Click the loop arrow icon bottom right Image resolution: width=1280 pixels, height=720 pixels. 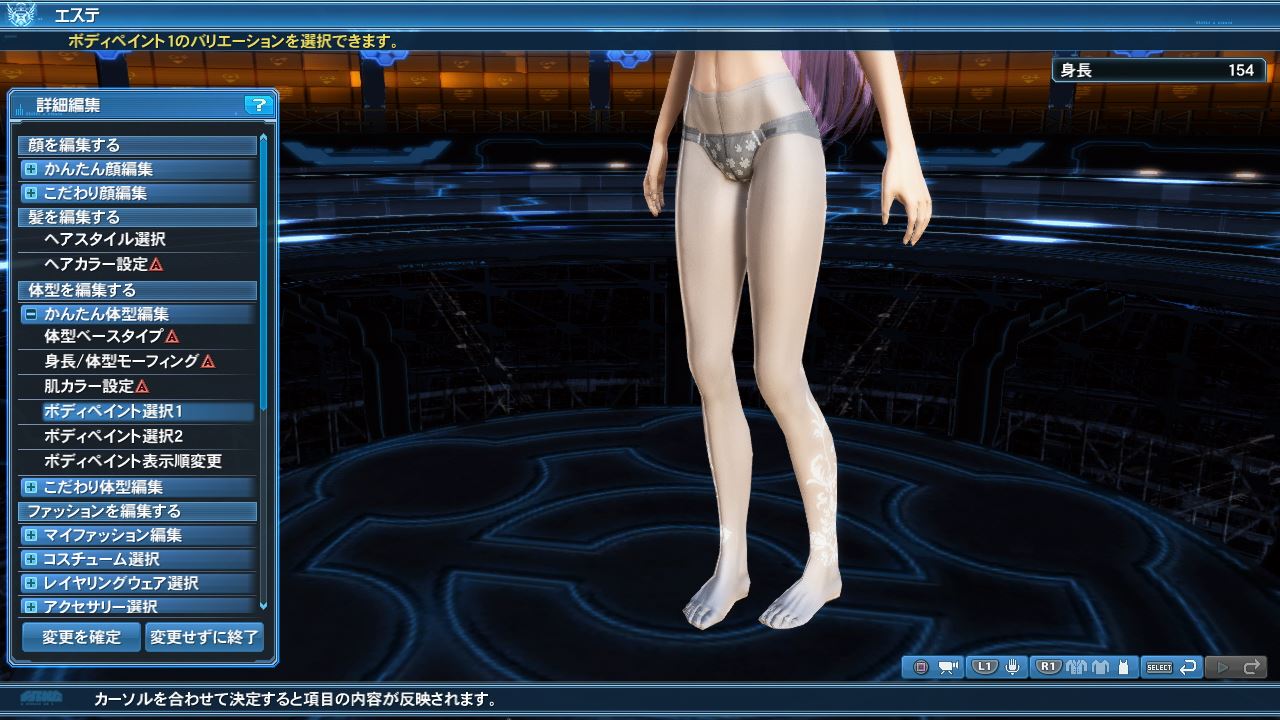[x=1189, y=666]
